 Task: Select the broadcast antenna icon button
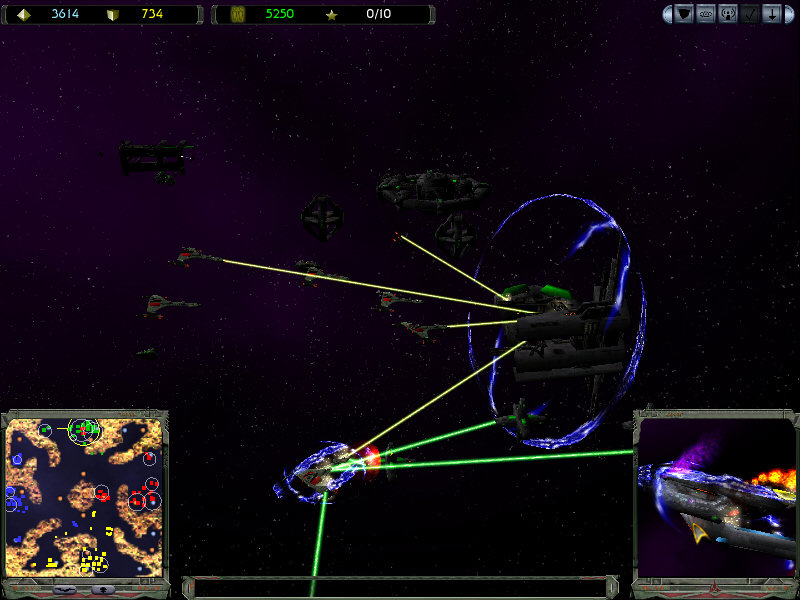[728, 14]
